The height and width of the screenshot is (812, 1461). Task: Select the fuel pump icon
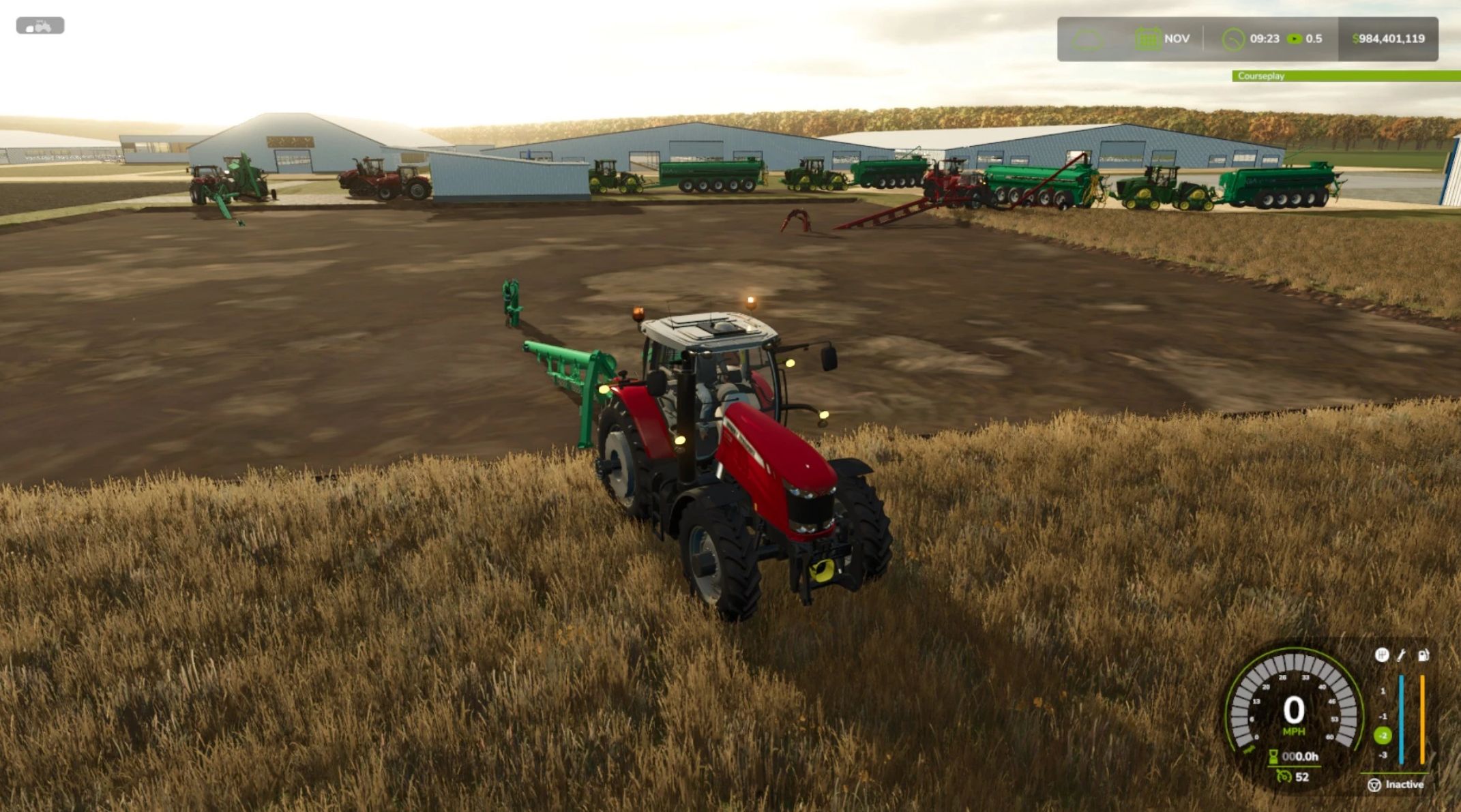point(1423,655)
